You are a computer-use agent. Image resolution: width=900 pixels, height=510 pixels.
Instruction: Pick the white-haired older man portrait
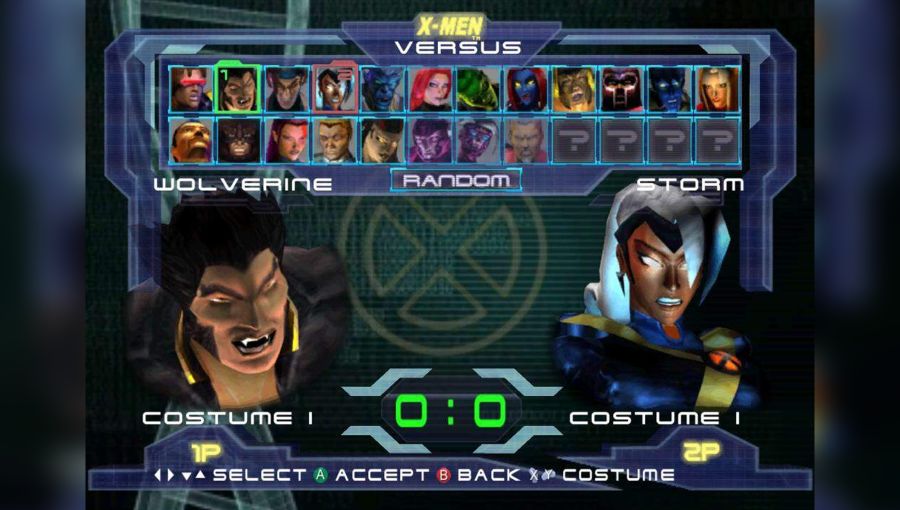pyautogui.click(x=526, y=141)
